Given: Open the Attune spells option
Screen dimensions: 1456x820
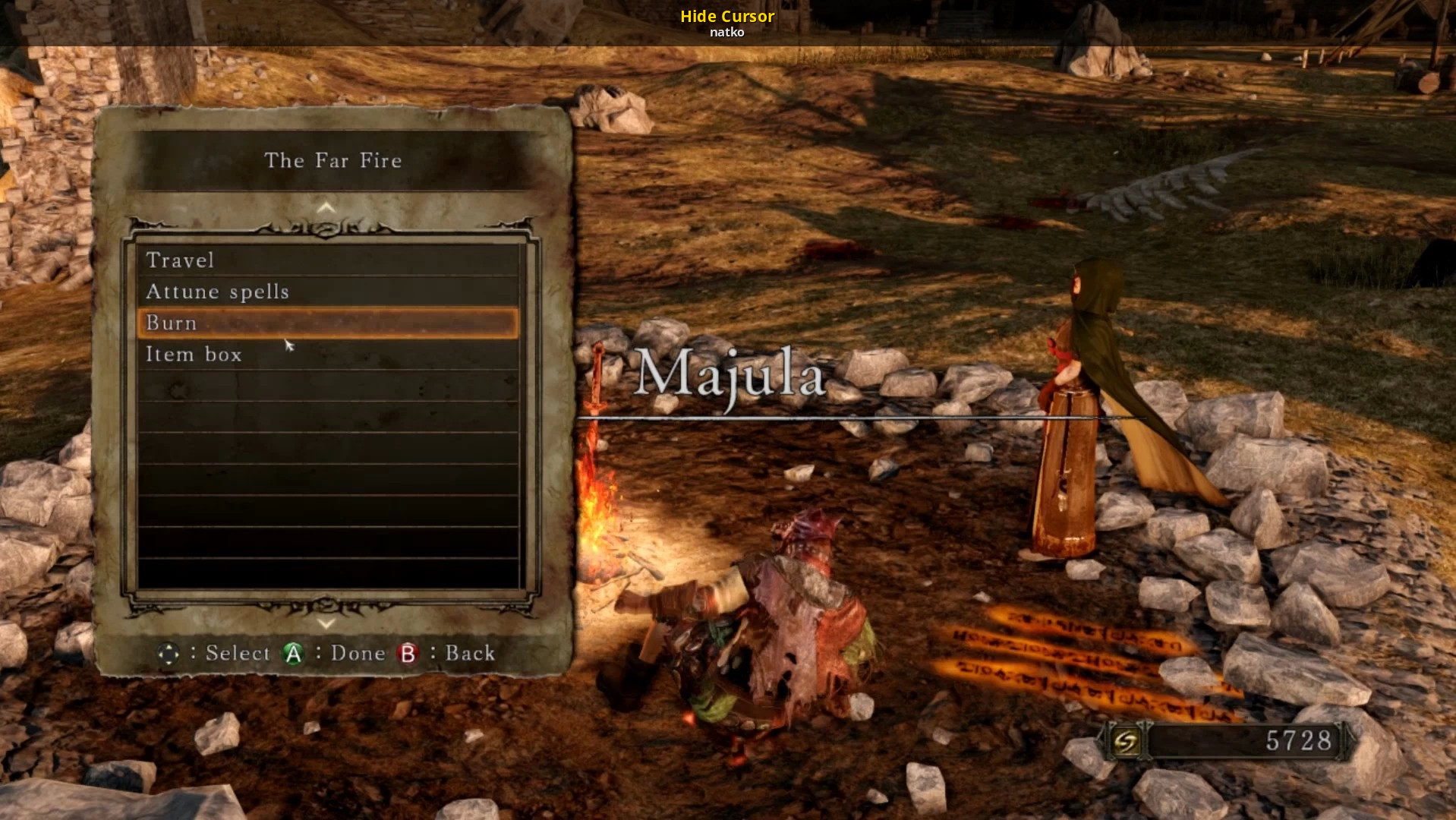Looking at the screenshot, I should click(x=217, y=292).
